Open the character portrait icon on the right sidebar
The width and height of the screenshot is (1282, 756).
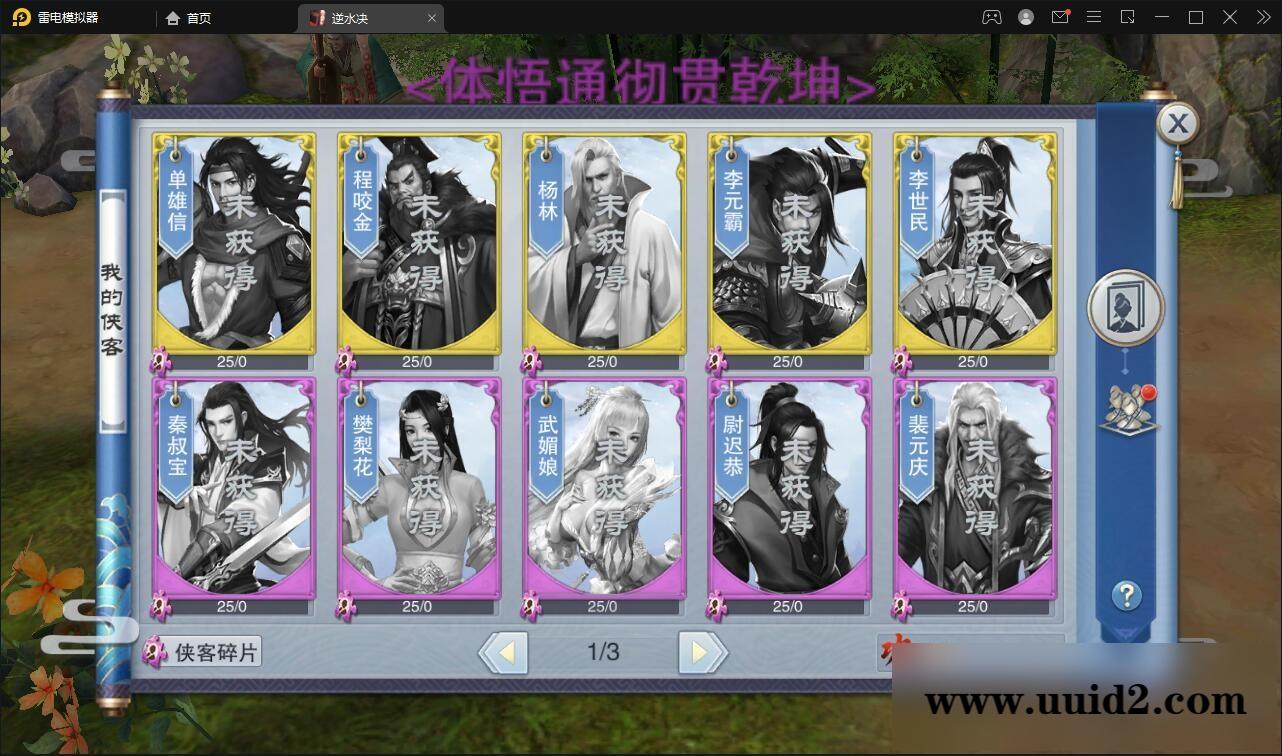pyautogui.click(x=1126, y=308)
